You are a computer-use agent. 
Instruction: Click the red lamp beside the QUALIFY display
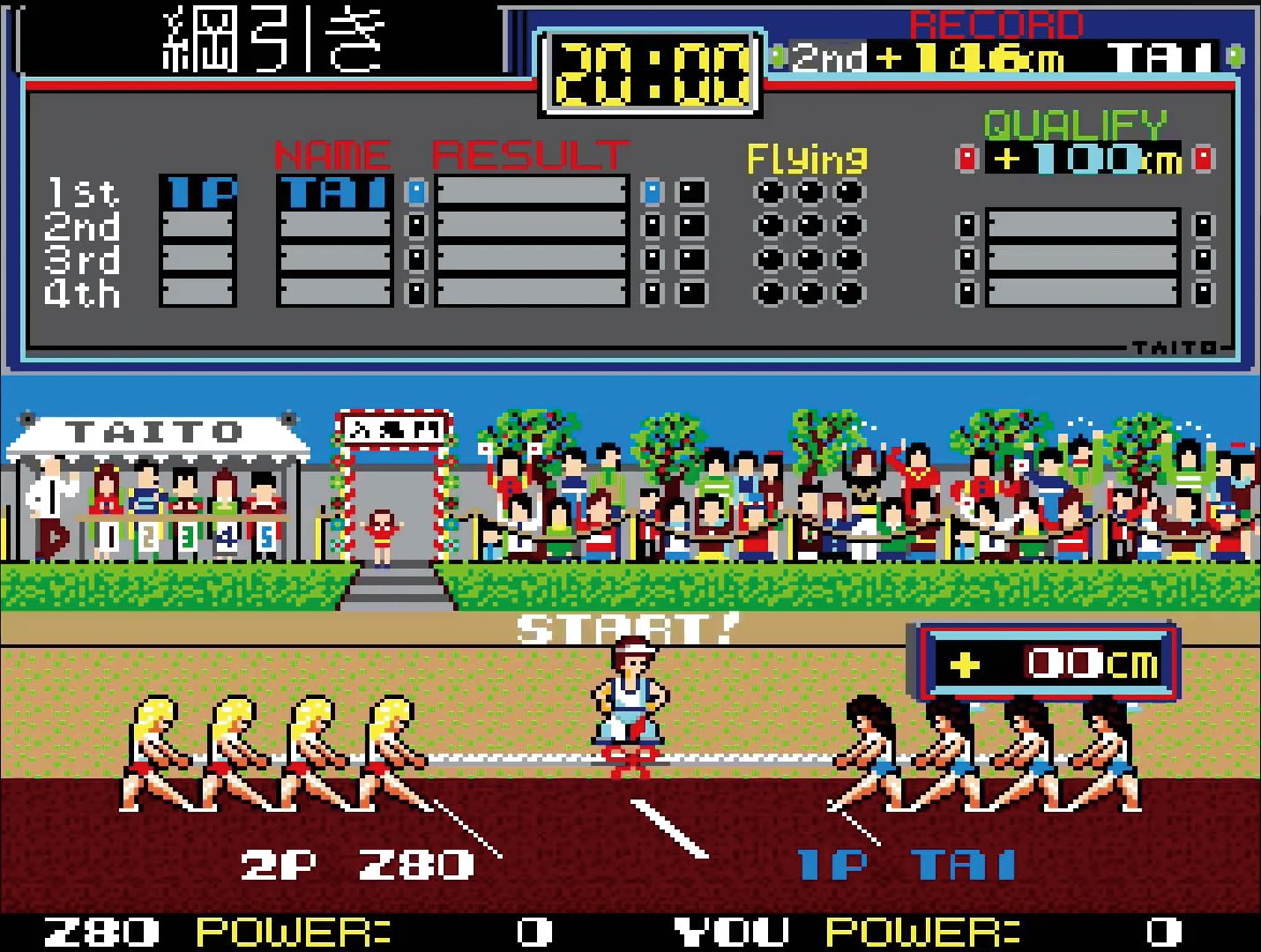(966, 159)
